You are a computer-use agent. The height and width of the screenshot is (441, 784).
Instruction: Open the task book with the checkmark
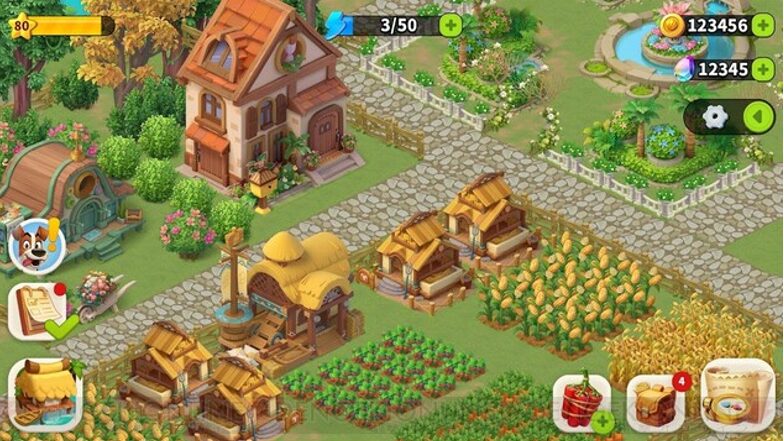(40, 311)
